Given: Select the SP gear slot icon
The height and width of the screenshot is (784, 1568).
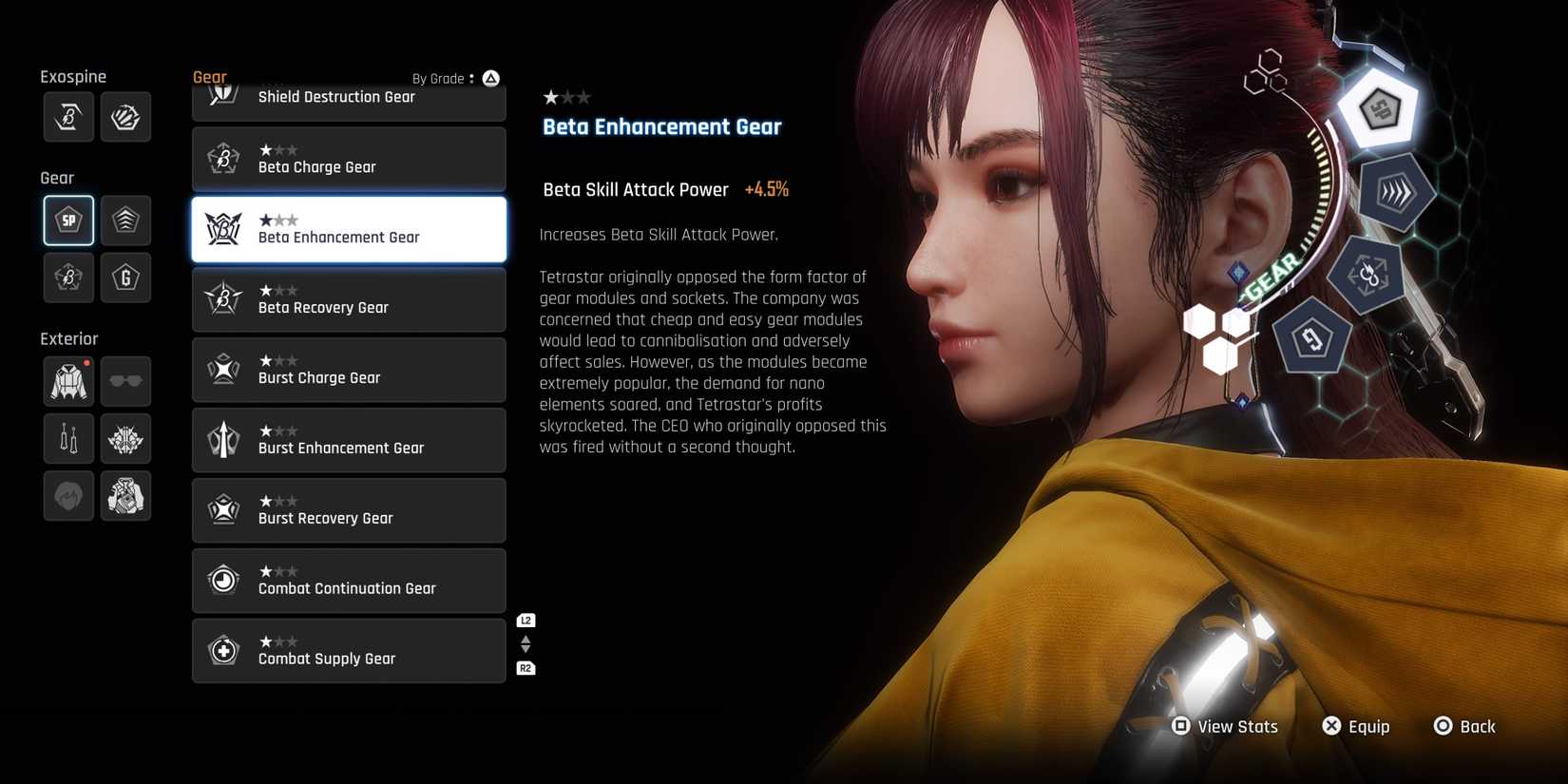Looking at the screenshot, I should coord(67,220).
